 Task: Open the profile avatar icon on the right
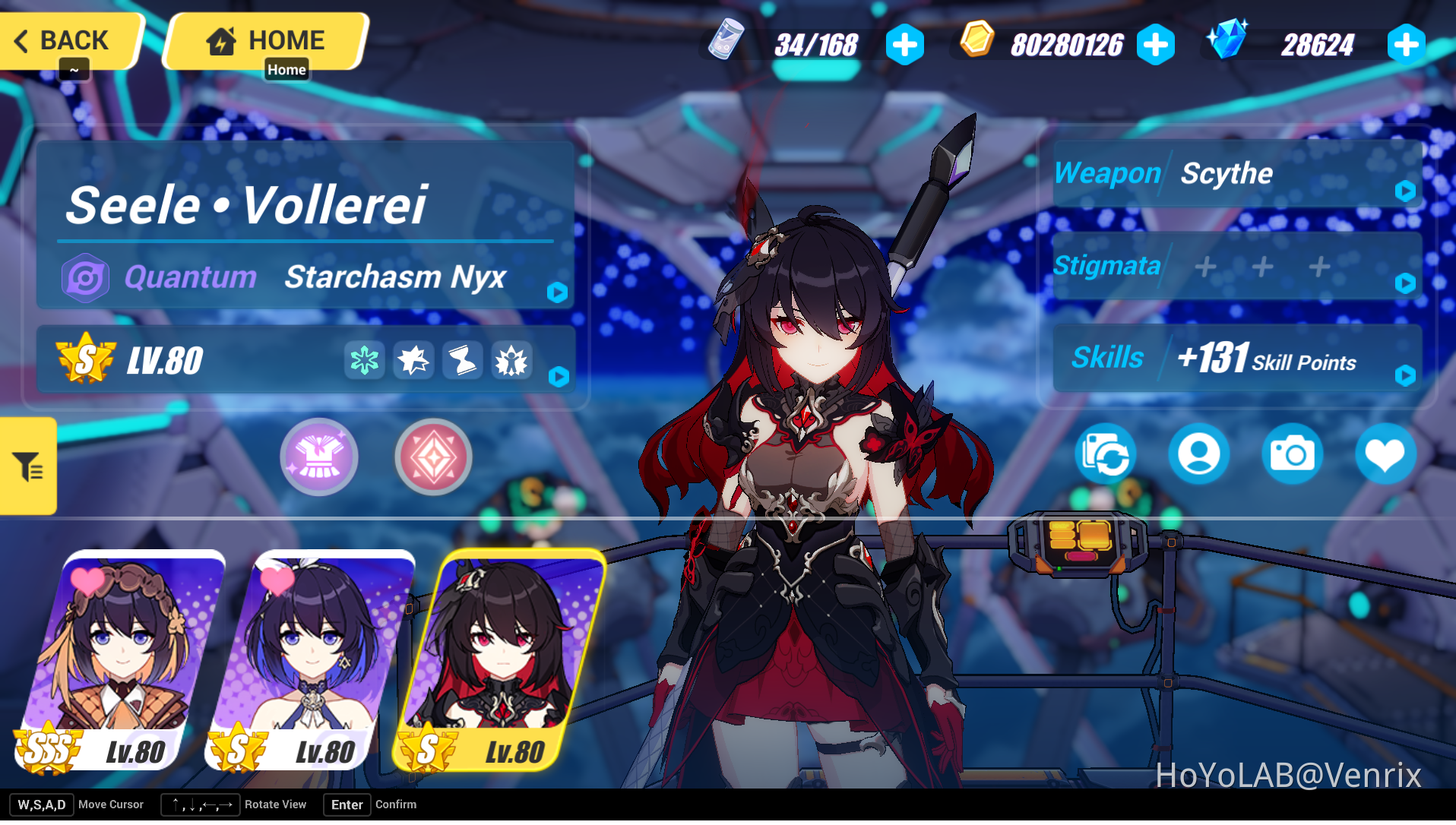(x=1199, y=453)
